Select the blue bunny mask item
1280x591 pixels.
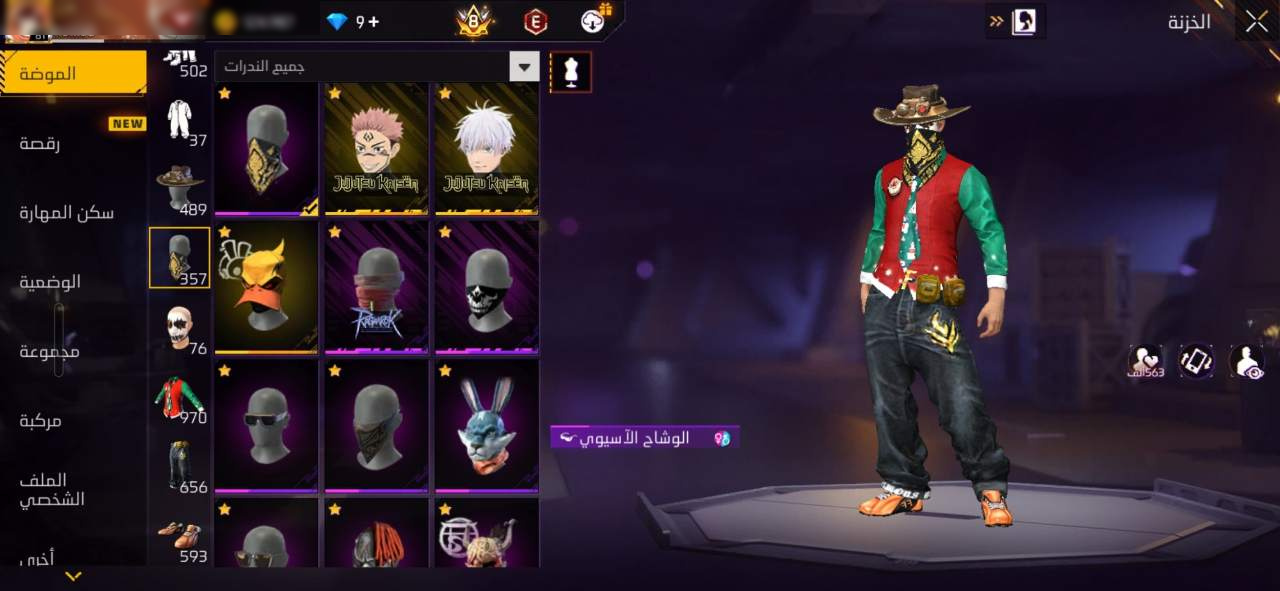tap(486, 425)
